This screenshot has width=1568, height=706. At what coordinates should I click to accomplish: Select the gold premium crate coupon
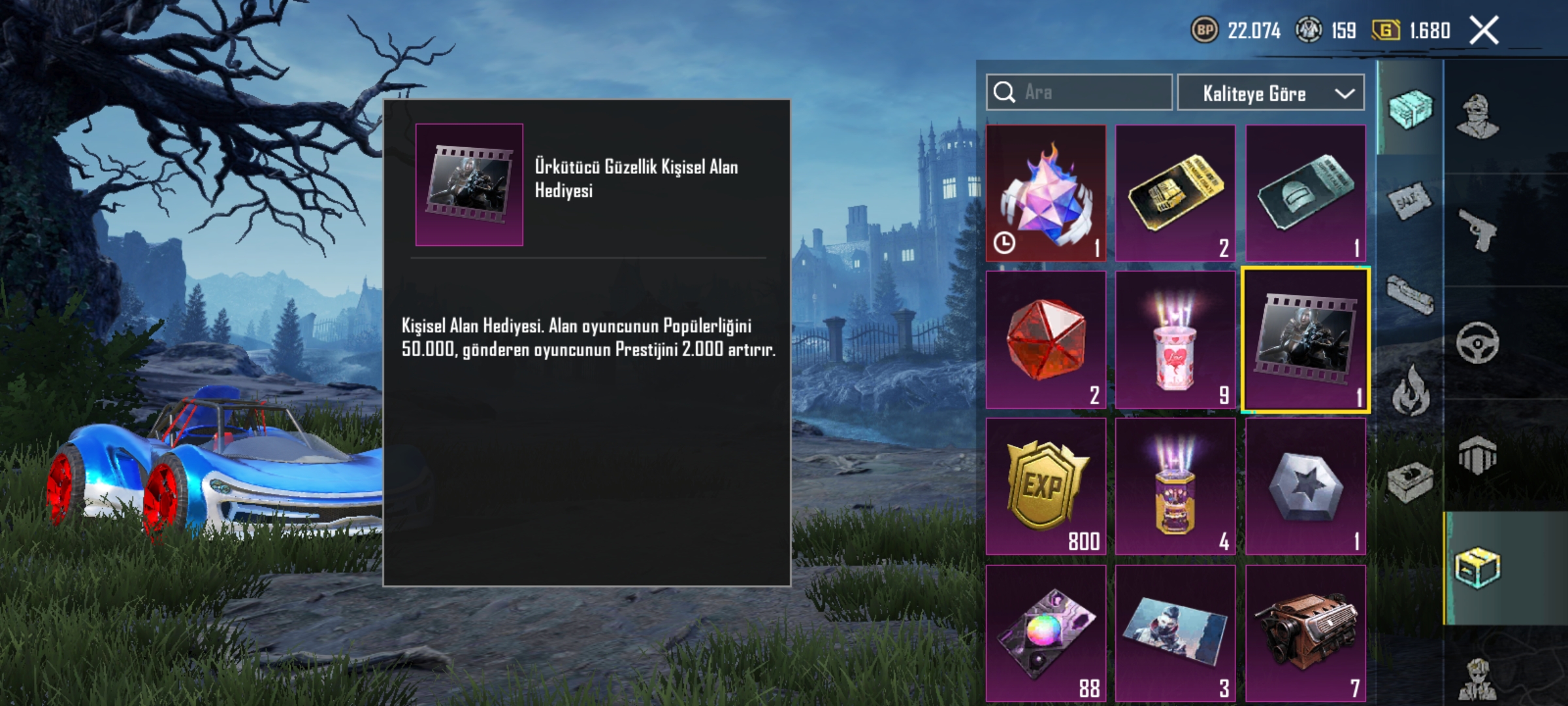[1175, 193]
